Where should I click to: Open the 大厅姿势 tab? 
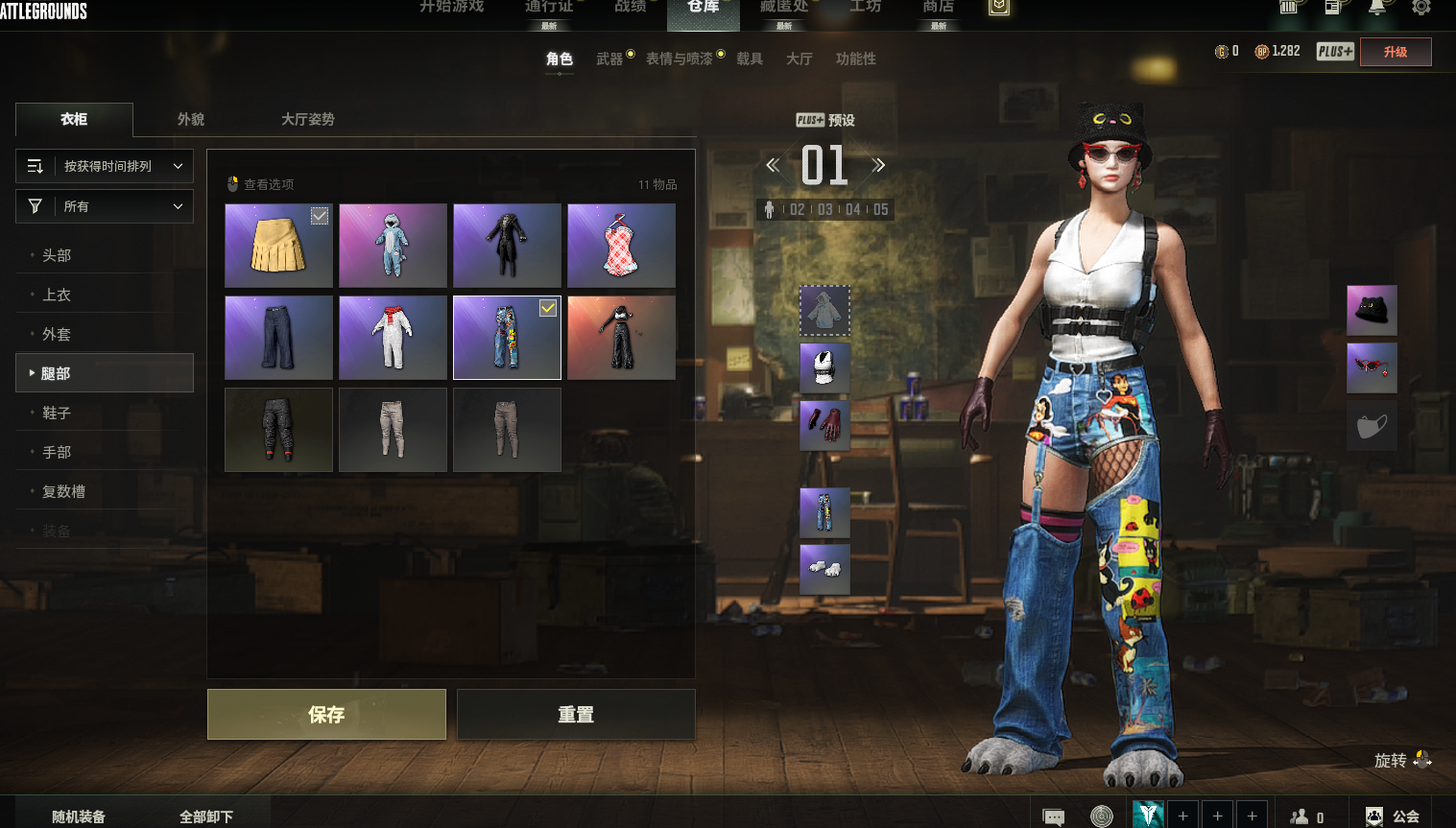pyautogui.click(x=307, y=119)
